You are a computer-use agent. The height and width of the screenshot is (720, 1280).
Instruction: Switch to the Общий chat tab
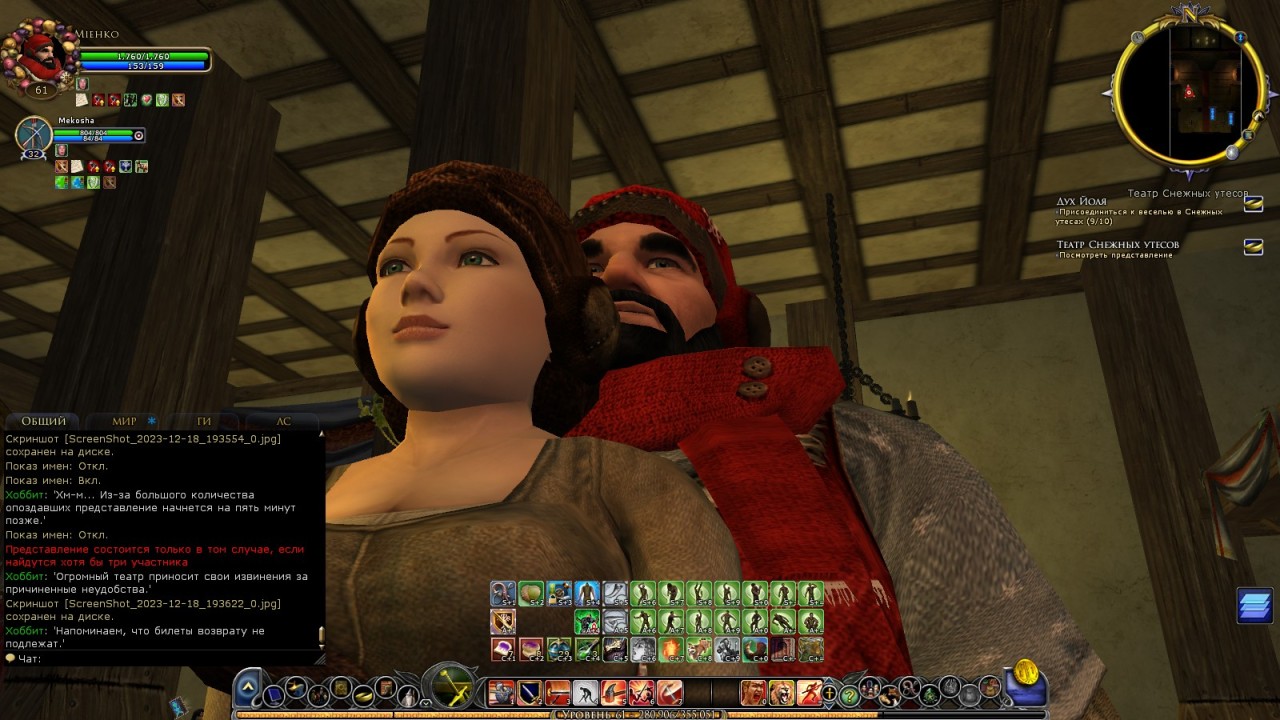(44, 421)
